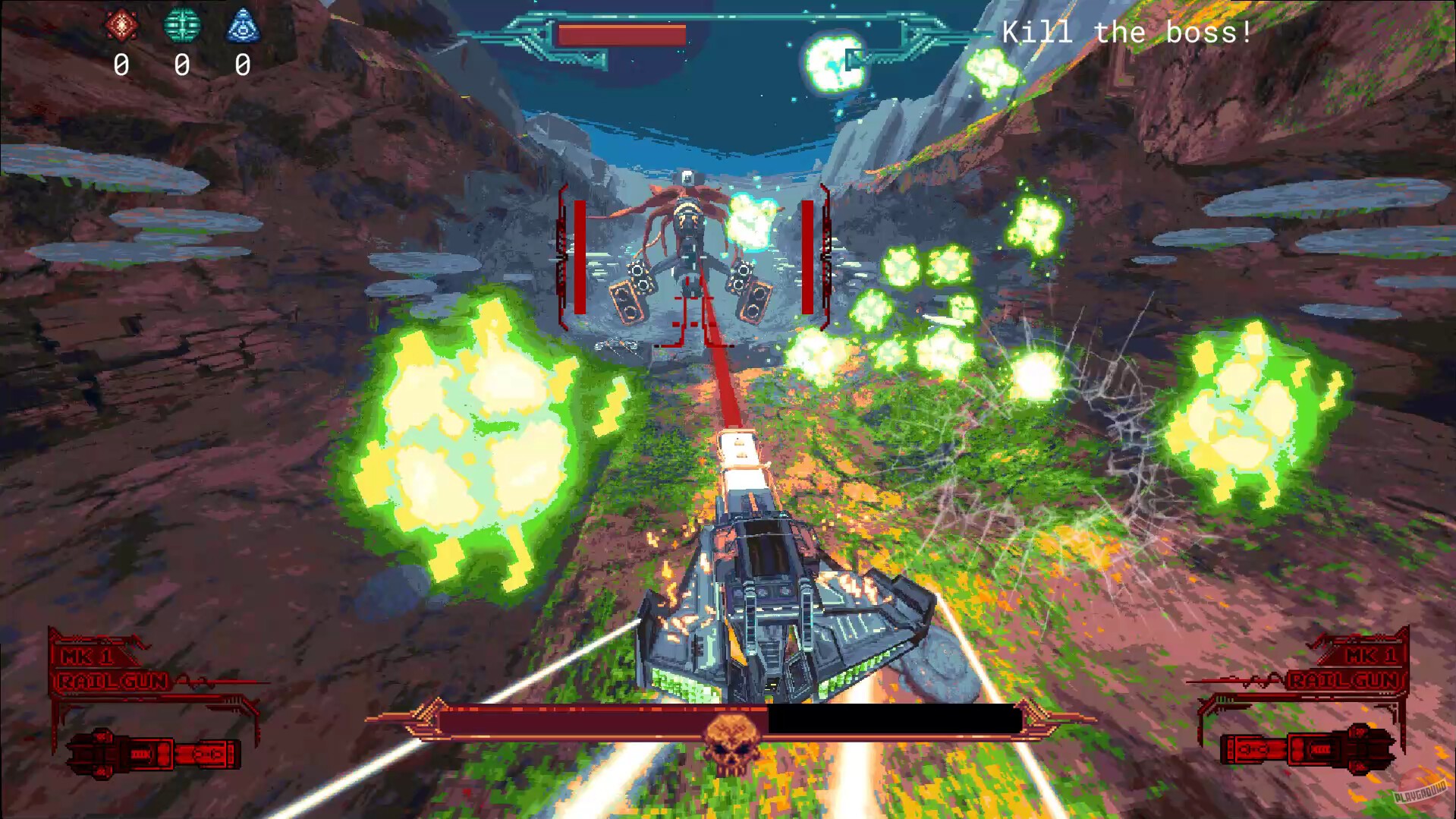The height and width of the screenshot is (819, 1456).
Task: Select the blue triangle artifact icon
Action: pos(242,24)
